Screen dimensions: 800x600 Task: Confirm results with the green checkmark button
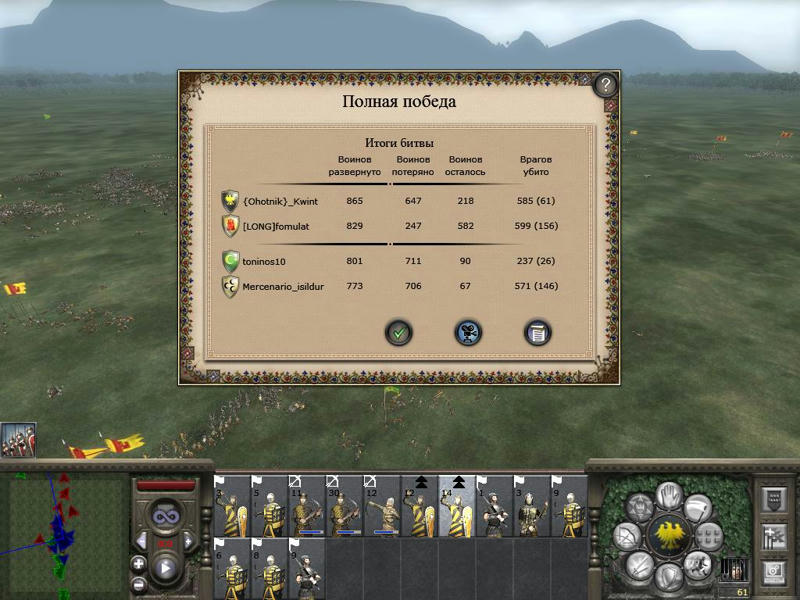399,333
